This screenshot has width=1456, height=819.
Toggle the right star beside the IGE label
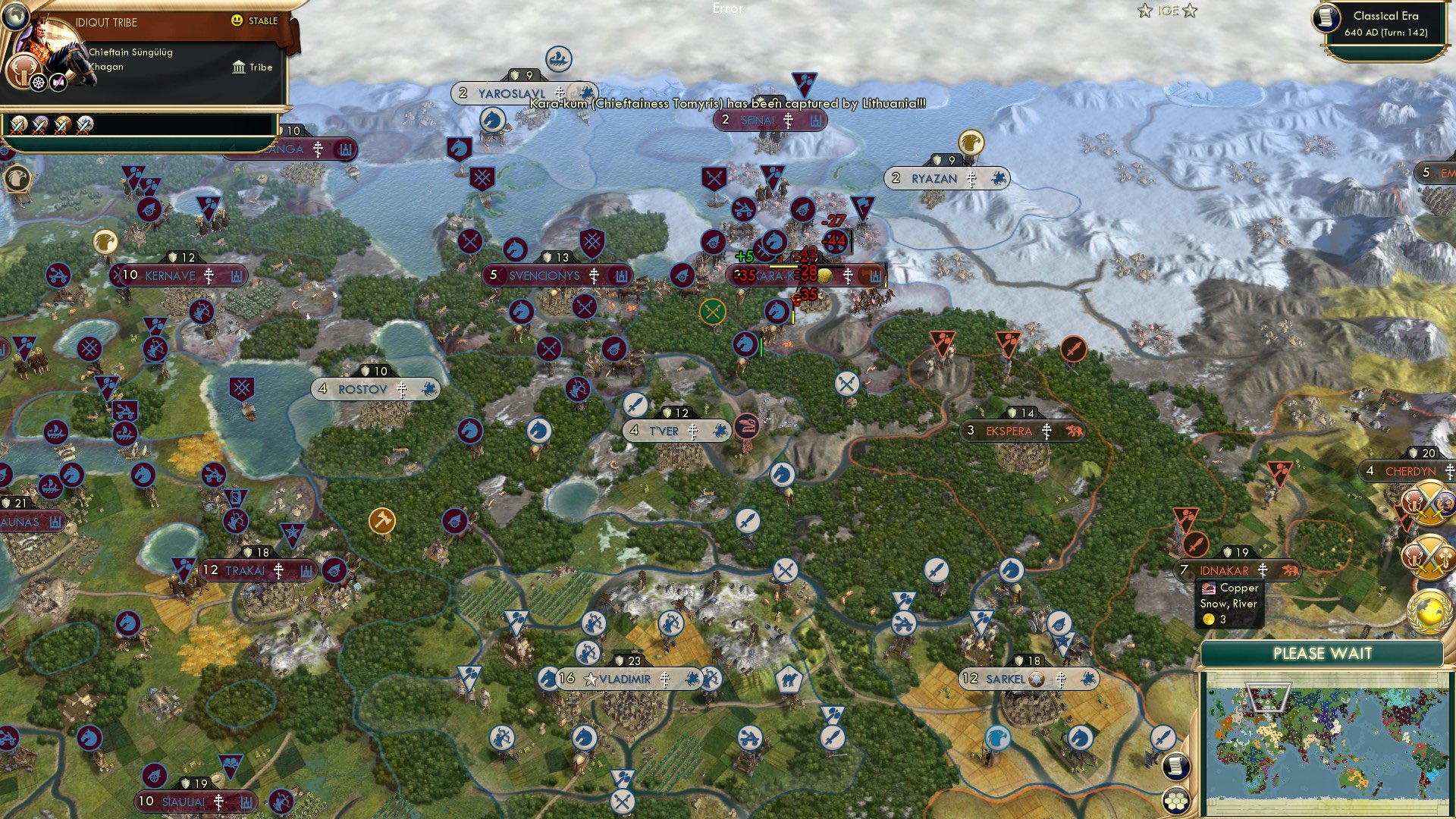pos(1190,10)
